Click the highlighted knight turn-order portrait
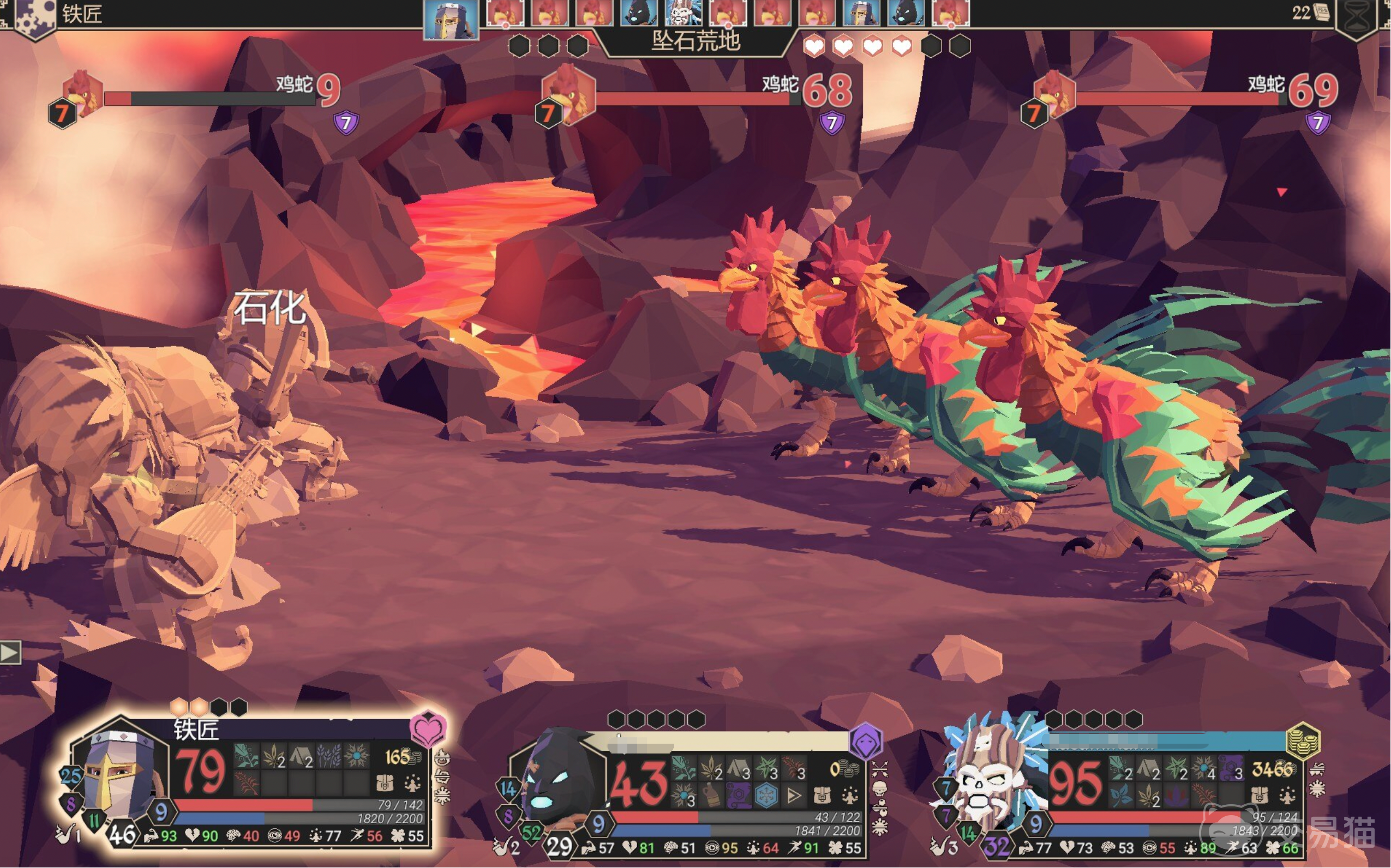The image size is (1391, 868). 451,19
